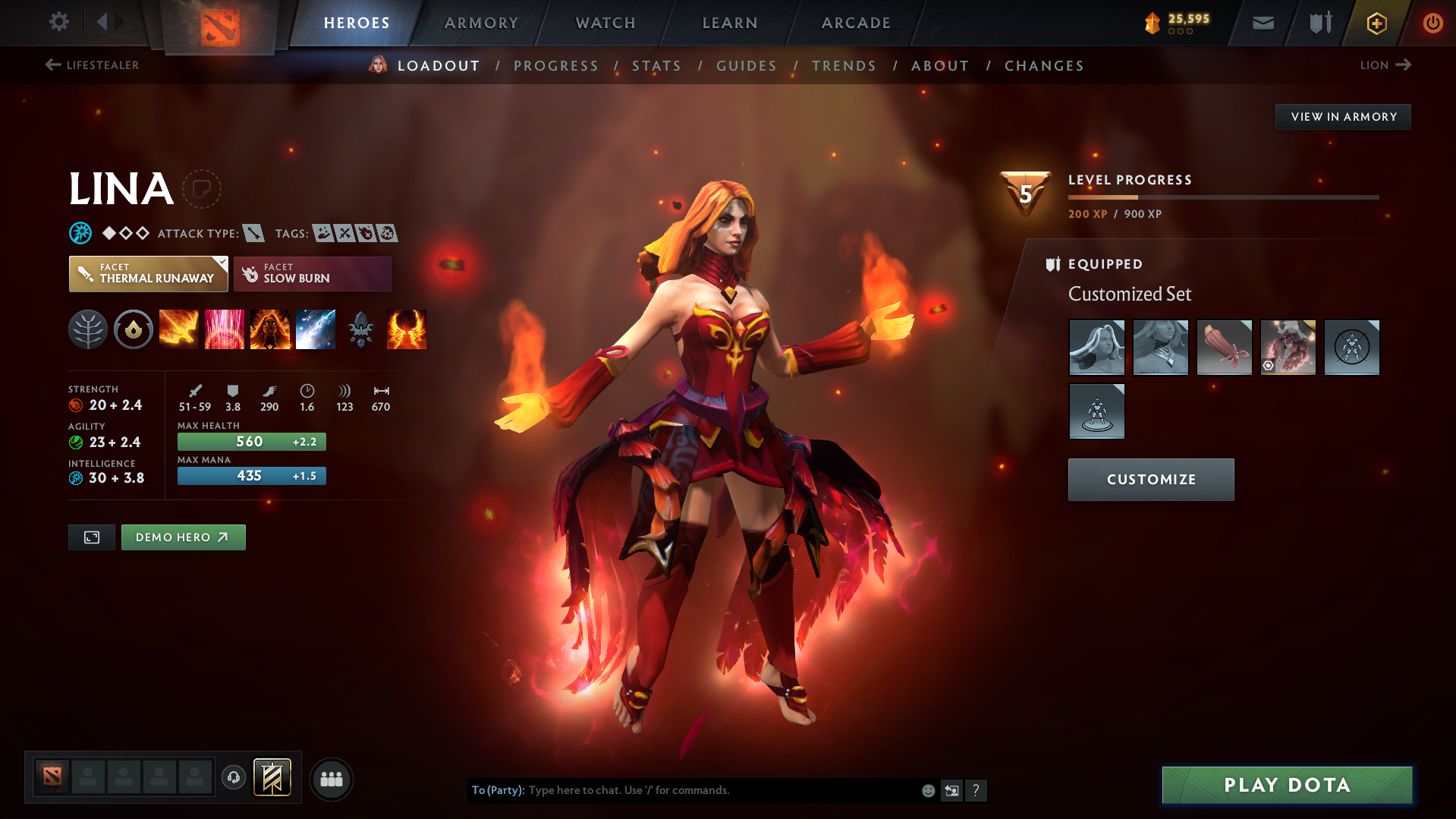This screenshot has width=1456, height=819.
Task: Switch to the Stats tab
Action: [x=656, y=66]
